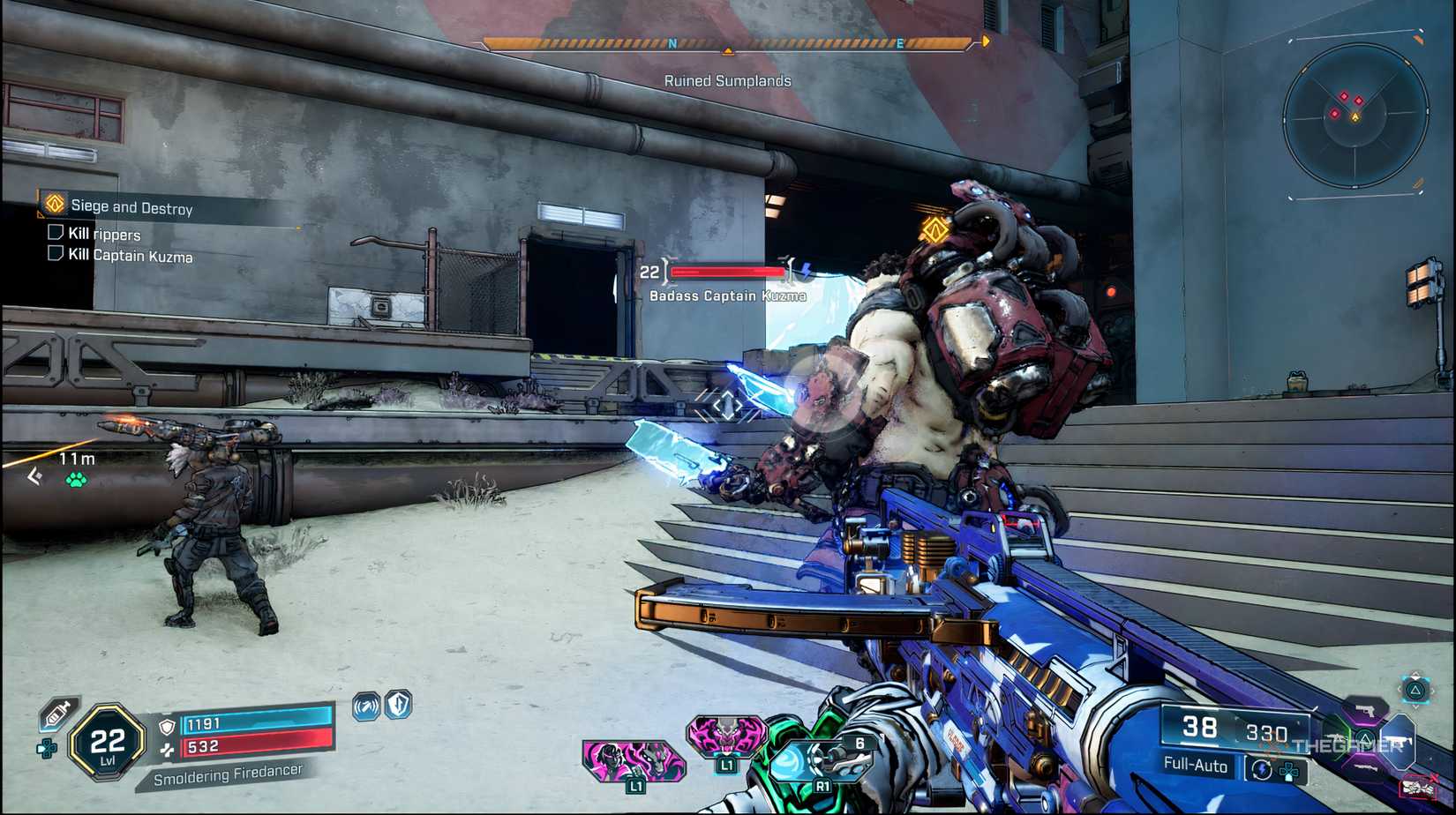This screenshot has height=815, width=1456.
Task: Open the level 22 character badge
Action: click(x=108, y=743)
